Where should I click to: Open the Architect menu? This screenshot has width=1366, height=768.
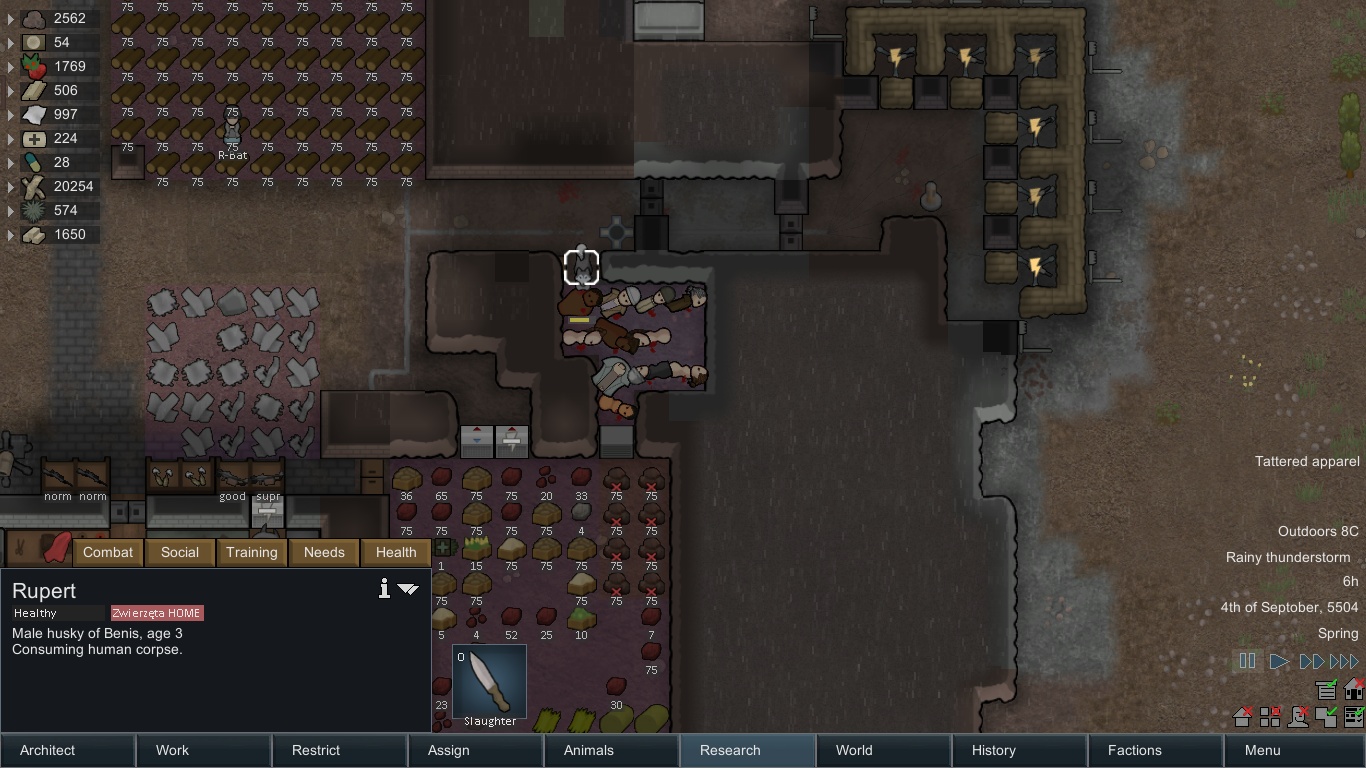(x=46, y=750)
